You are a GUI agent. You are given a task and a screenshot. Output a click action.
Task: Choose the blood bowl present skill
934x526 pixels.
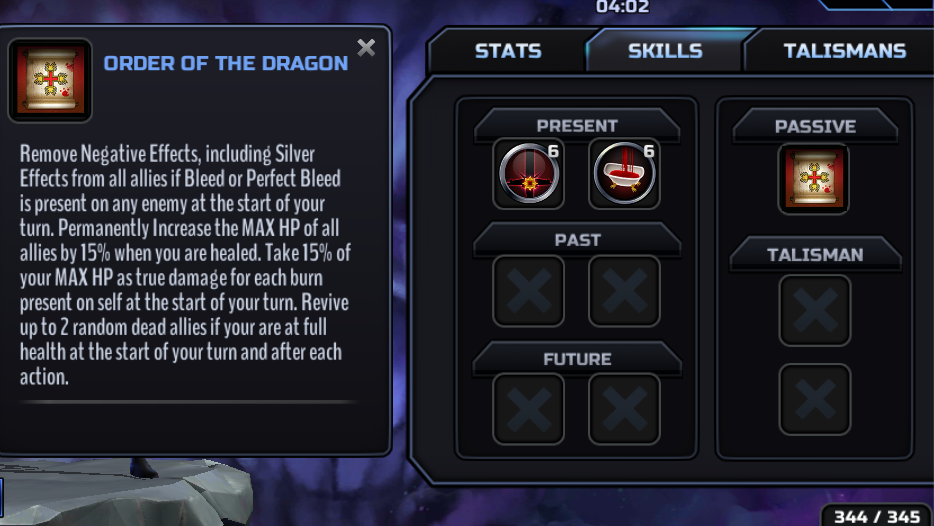624,174
